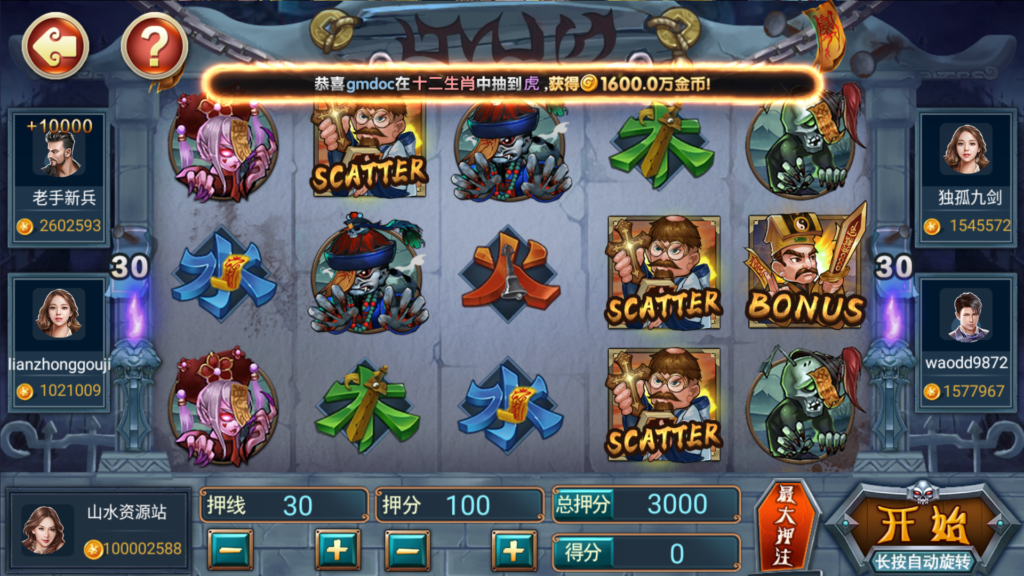Go back with the arrow button

point(55,45)
